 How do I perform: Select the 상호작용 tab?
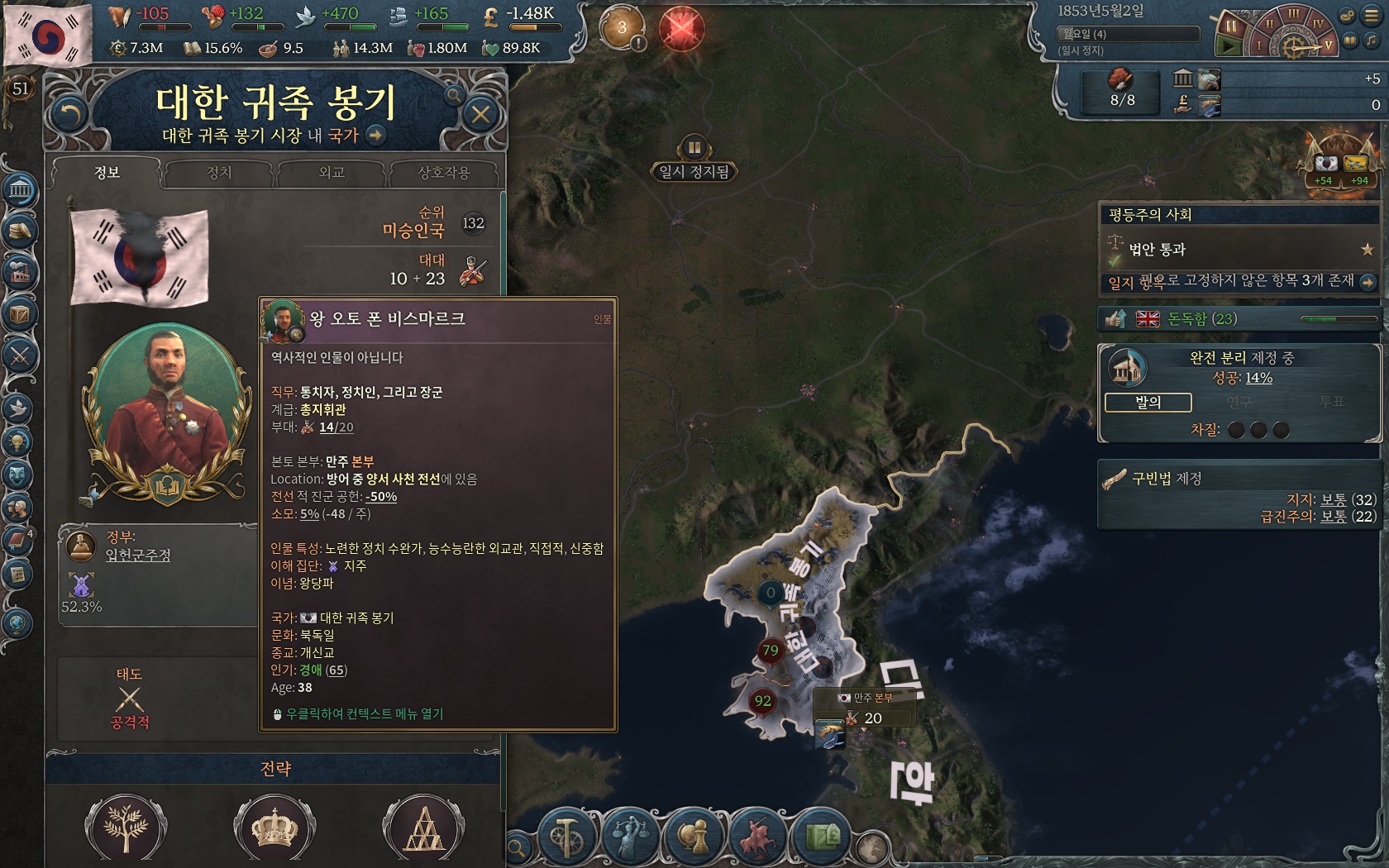(x=443, y=173)
